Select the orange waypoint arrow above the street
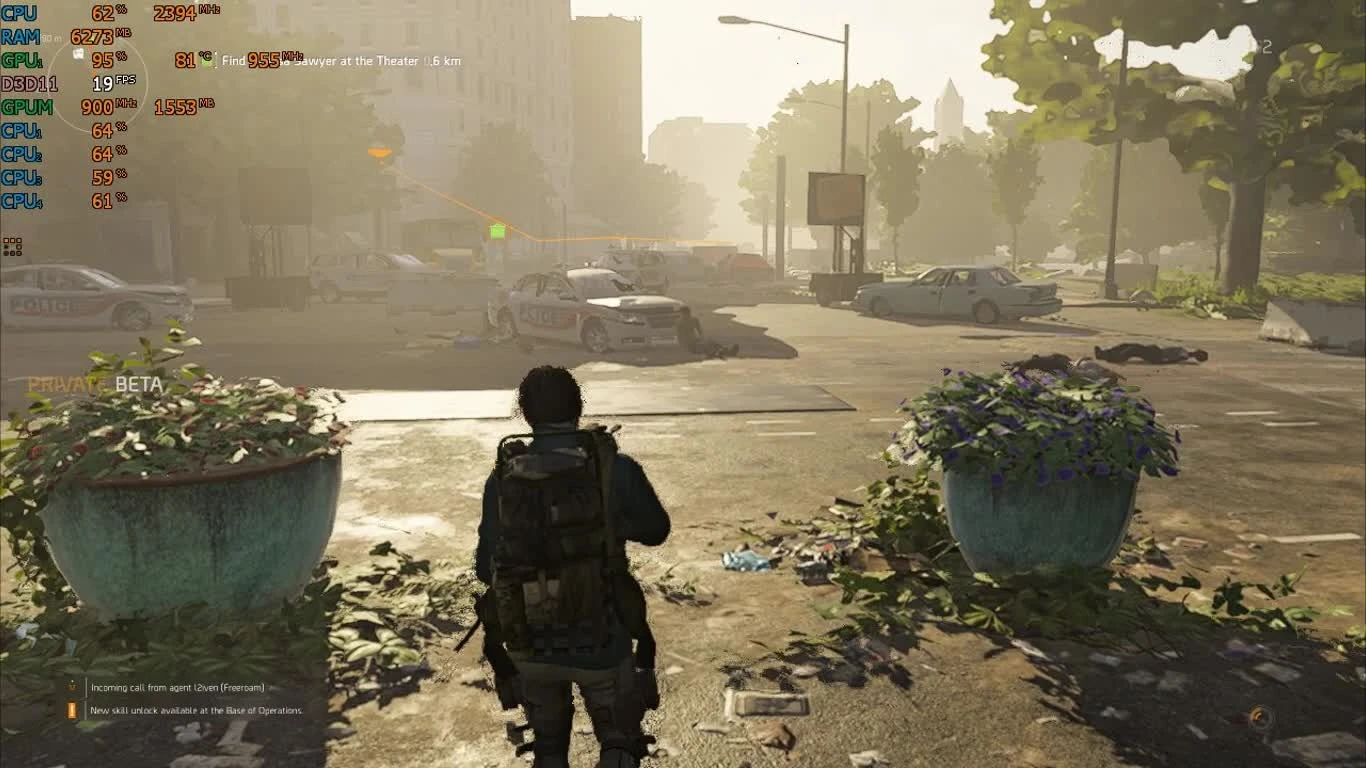This screenshot has height=768, width=1366. tap(380, 150)
